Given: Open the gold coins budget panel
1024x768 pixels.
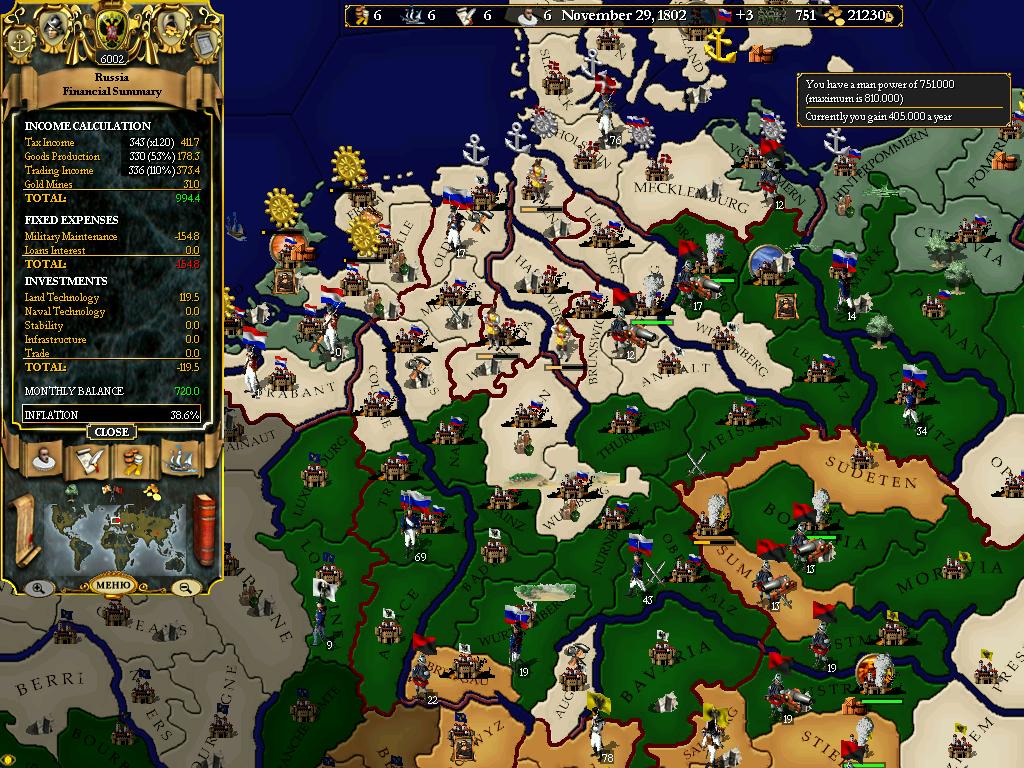Looking at the screenshot, I should point(135,460).
